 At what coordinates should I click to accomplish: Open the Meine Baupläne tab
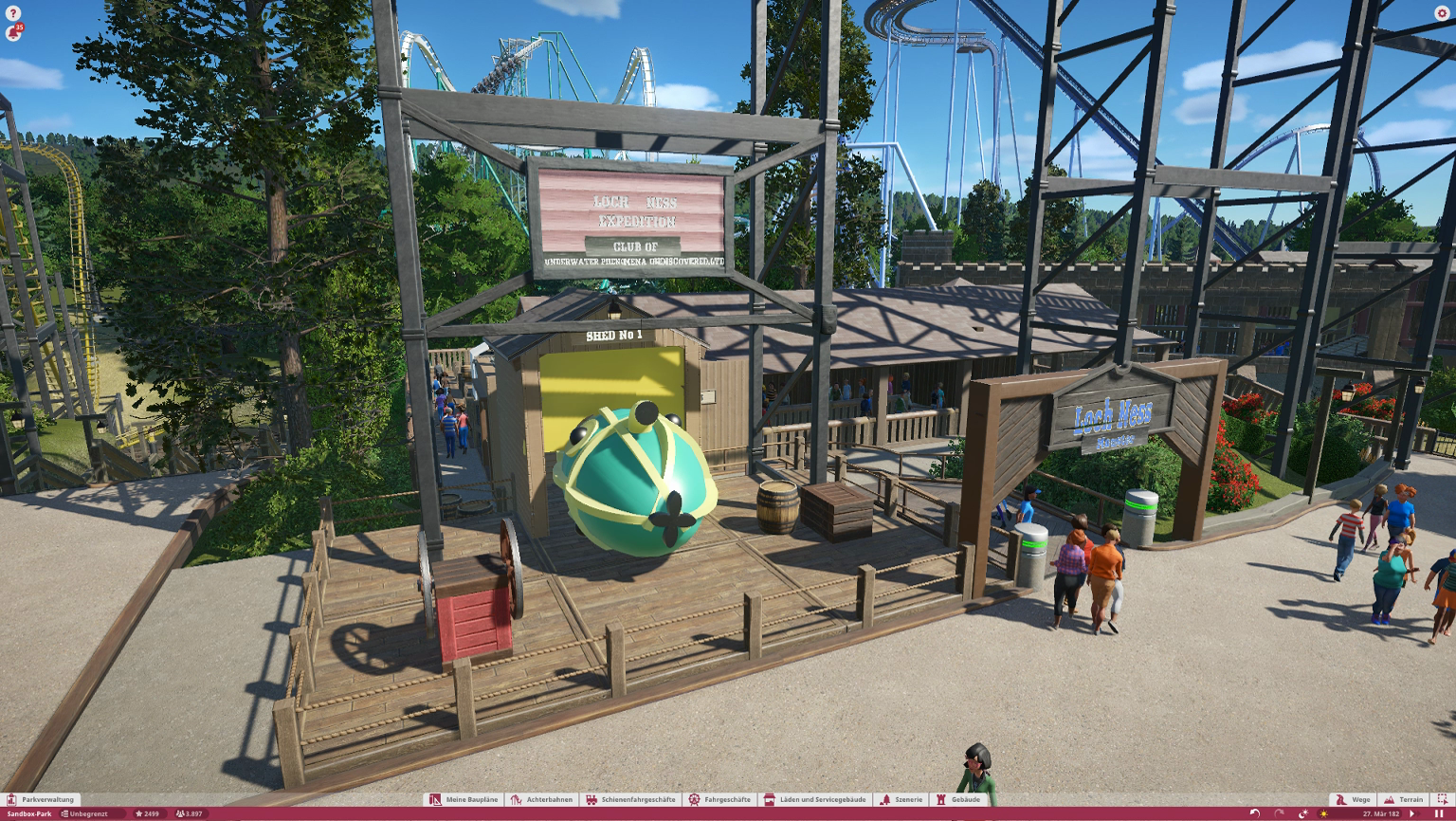(x=464, y=800)
